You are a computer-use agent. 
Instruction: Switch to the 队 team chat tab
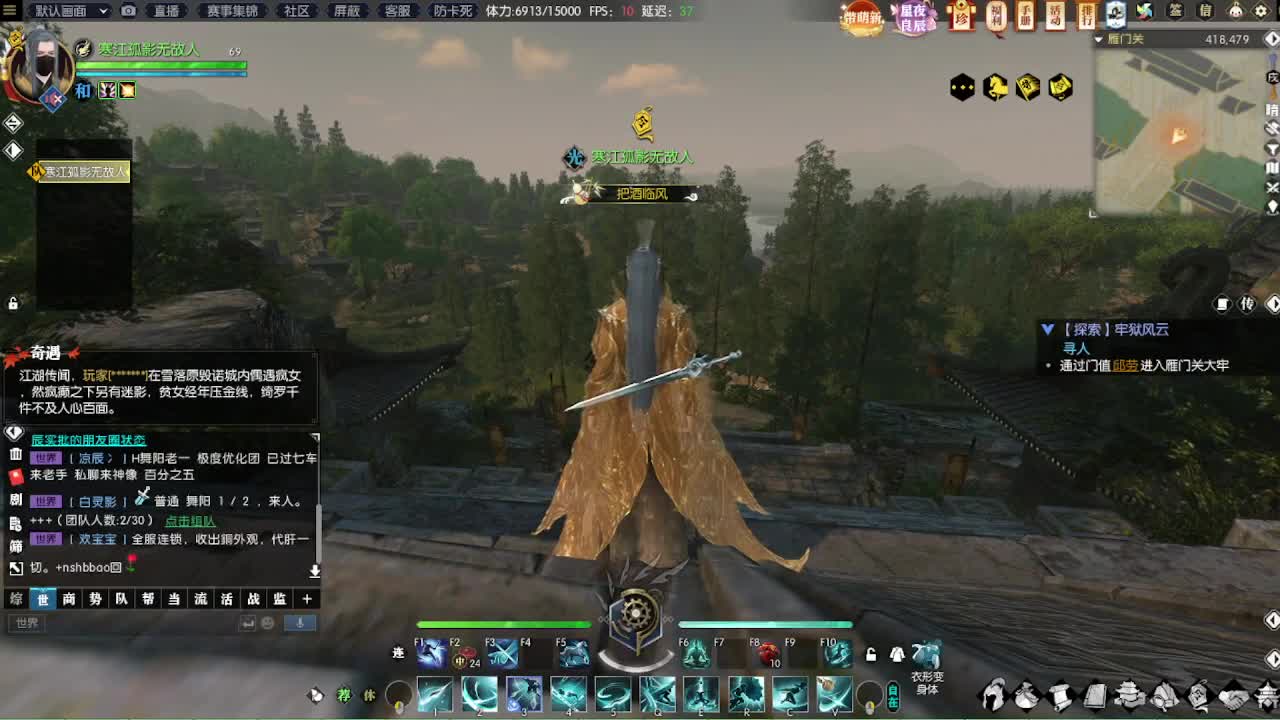point(121,599)
